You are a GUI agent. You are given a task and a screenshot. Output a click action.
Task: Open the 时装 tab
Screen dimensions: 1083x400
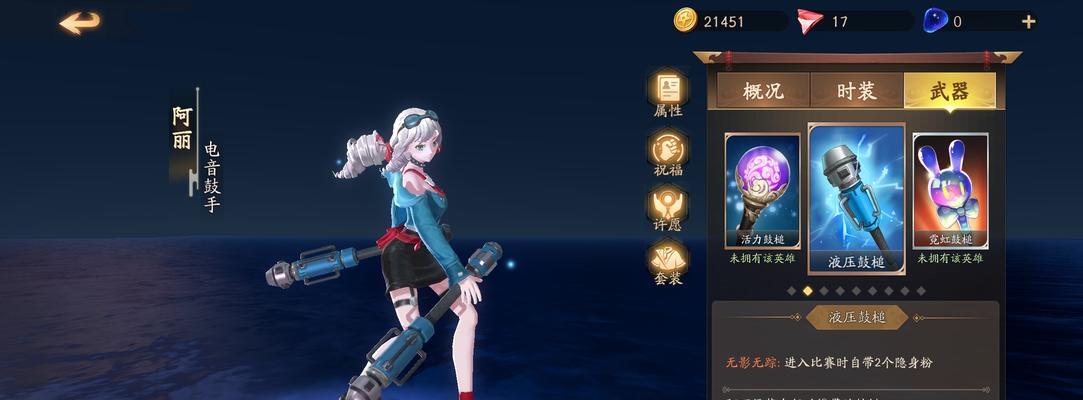coord(856,92)
